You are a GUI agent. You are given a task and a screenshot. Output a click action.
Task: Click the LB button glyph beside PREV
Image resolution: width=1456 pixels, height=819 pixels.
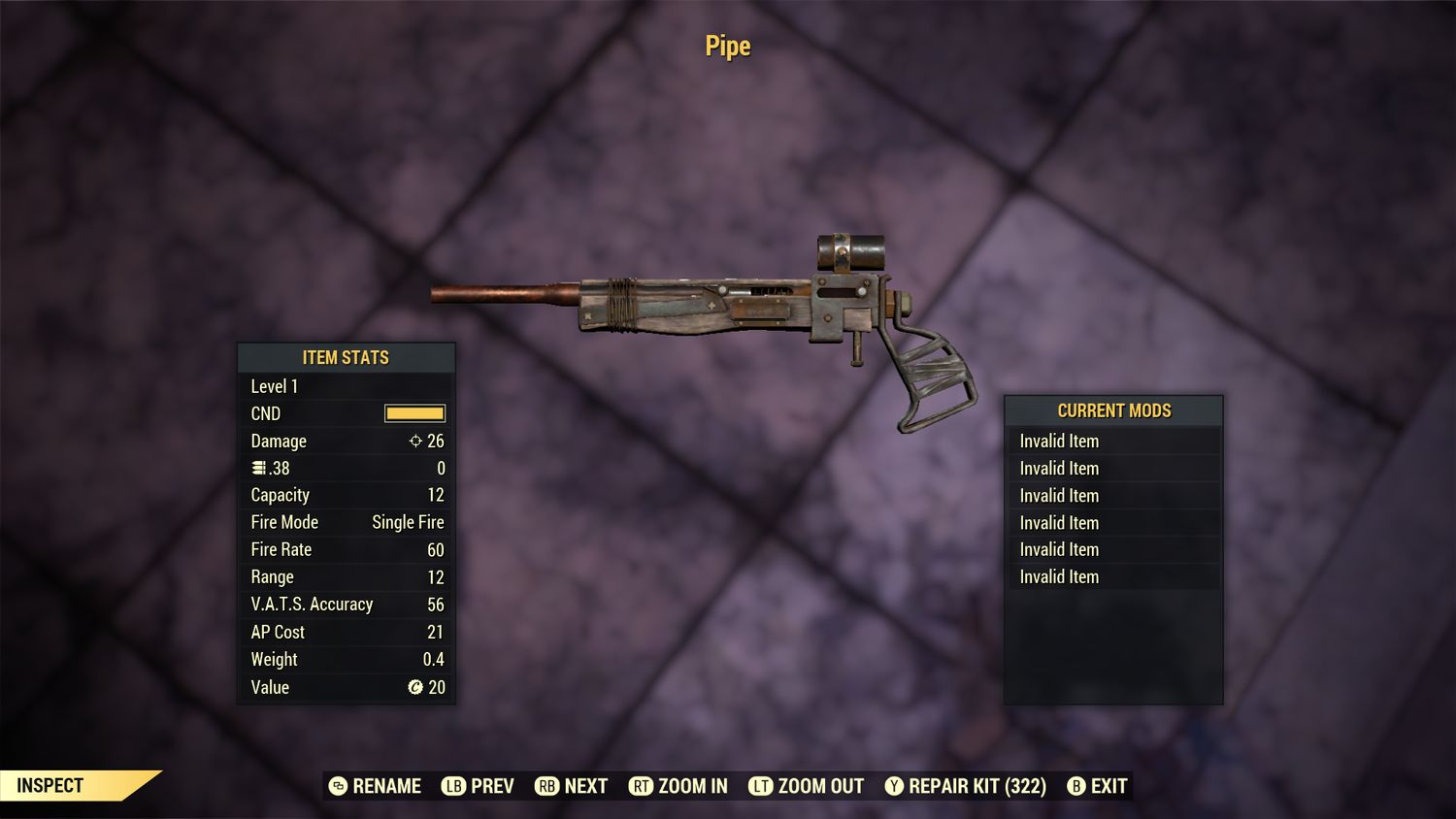pos(452,786)
